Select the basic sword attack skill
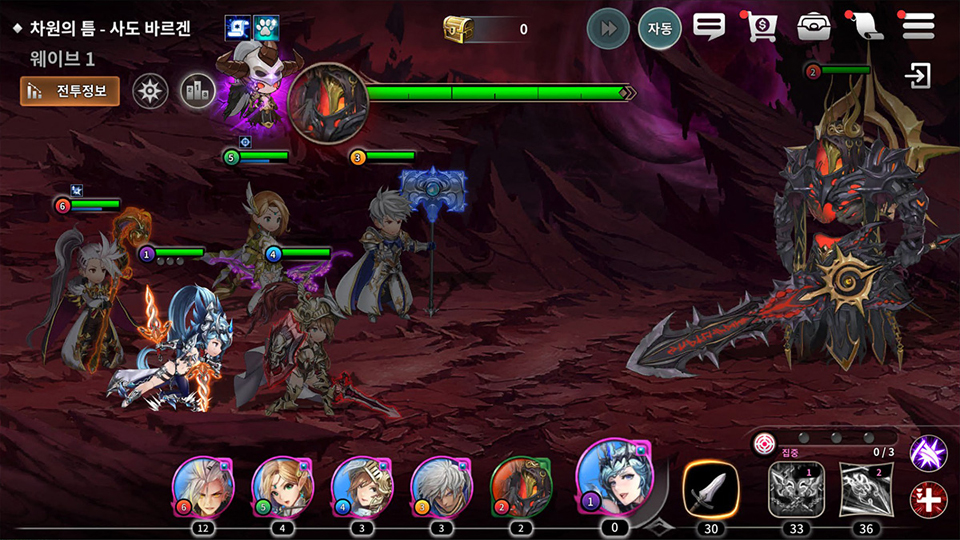Screen dimensions: 960x540 [x=711, y=489]
